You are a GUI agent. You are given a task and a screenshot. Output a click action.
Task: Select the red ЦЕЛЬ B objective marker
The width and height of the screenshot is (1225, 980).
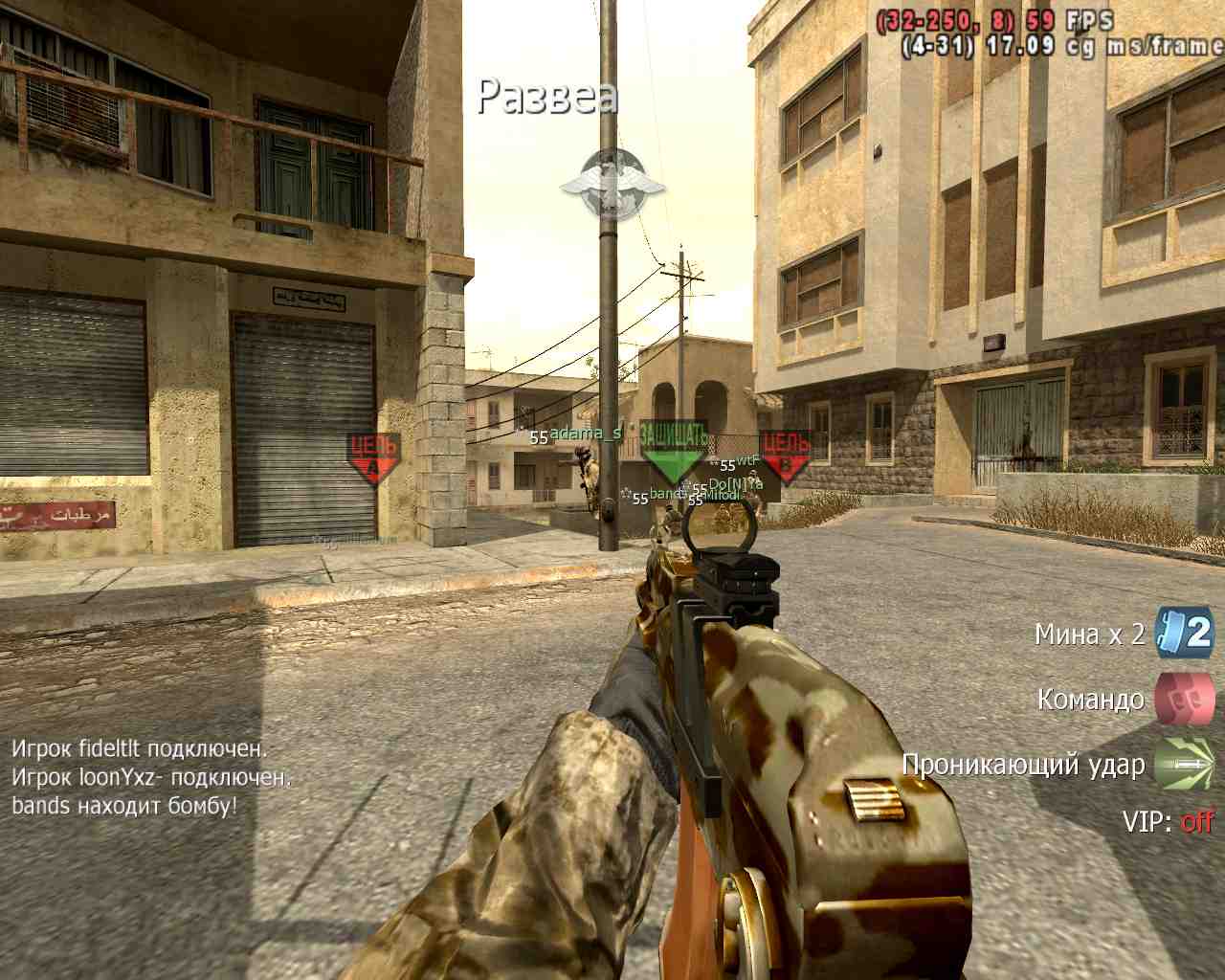click(x=786, y=455)
